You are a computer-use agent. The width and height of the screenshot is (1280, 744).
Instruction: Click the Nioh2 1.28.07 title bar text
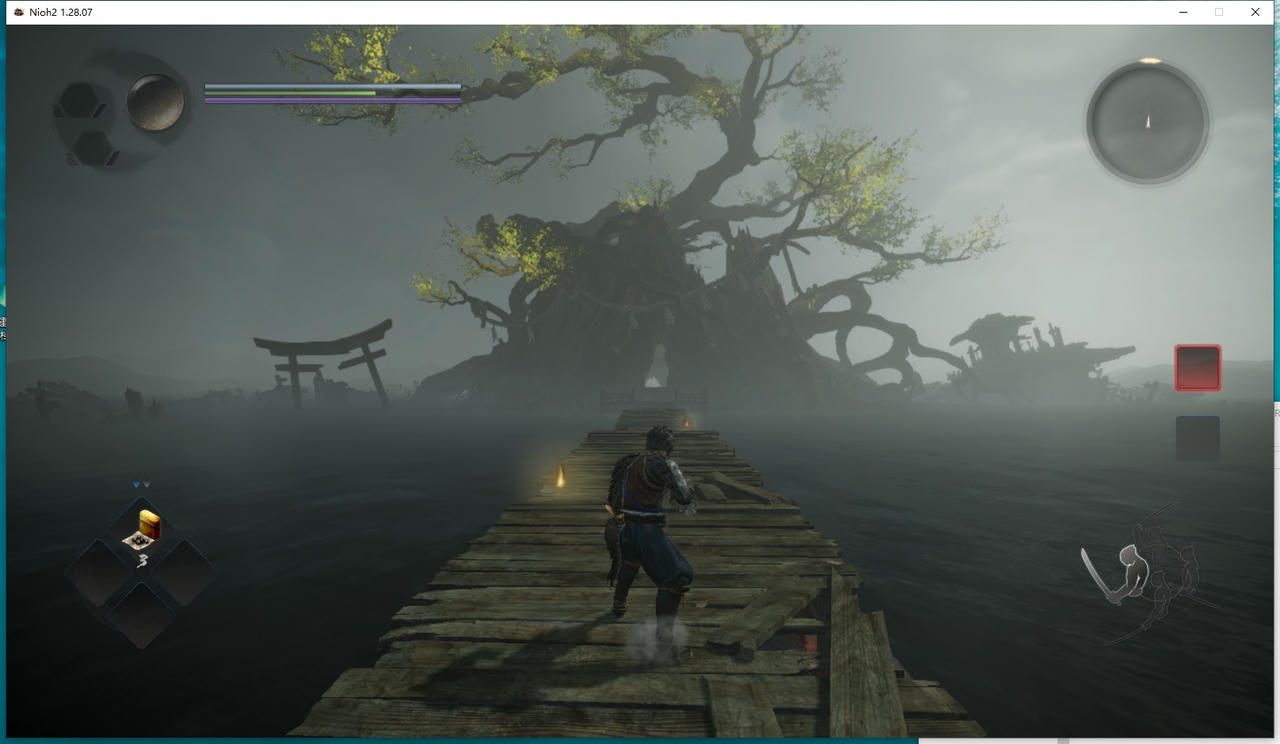tap(60, 12)
